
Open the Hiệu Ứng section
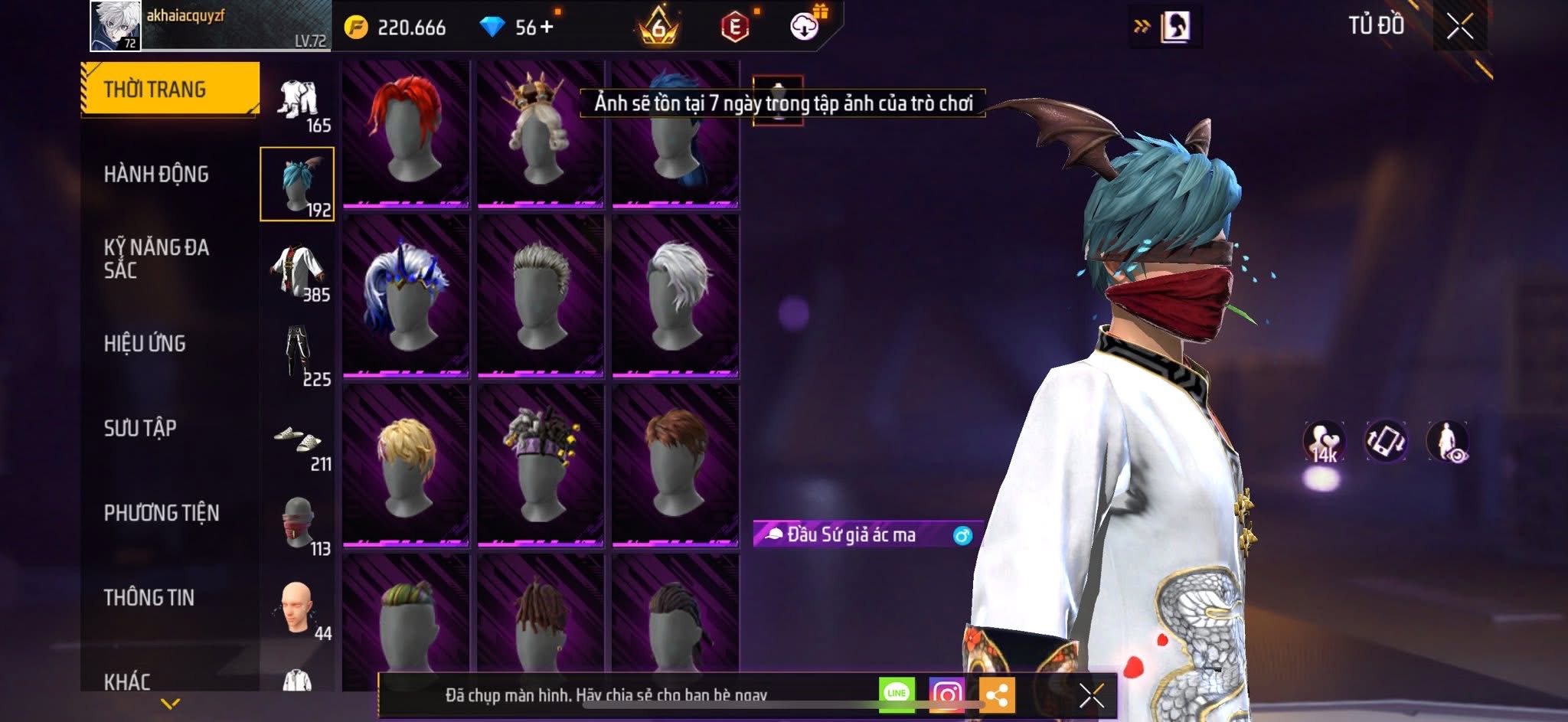click(145, 344)
